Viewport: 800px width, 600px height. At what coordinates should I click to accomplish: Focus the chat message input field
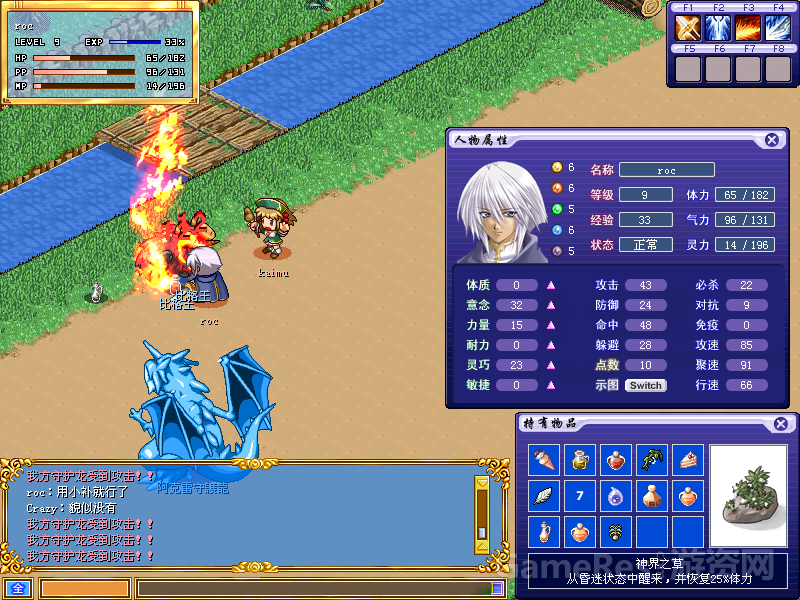[310, 589]
